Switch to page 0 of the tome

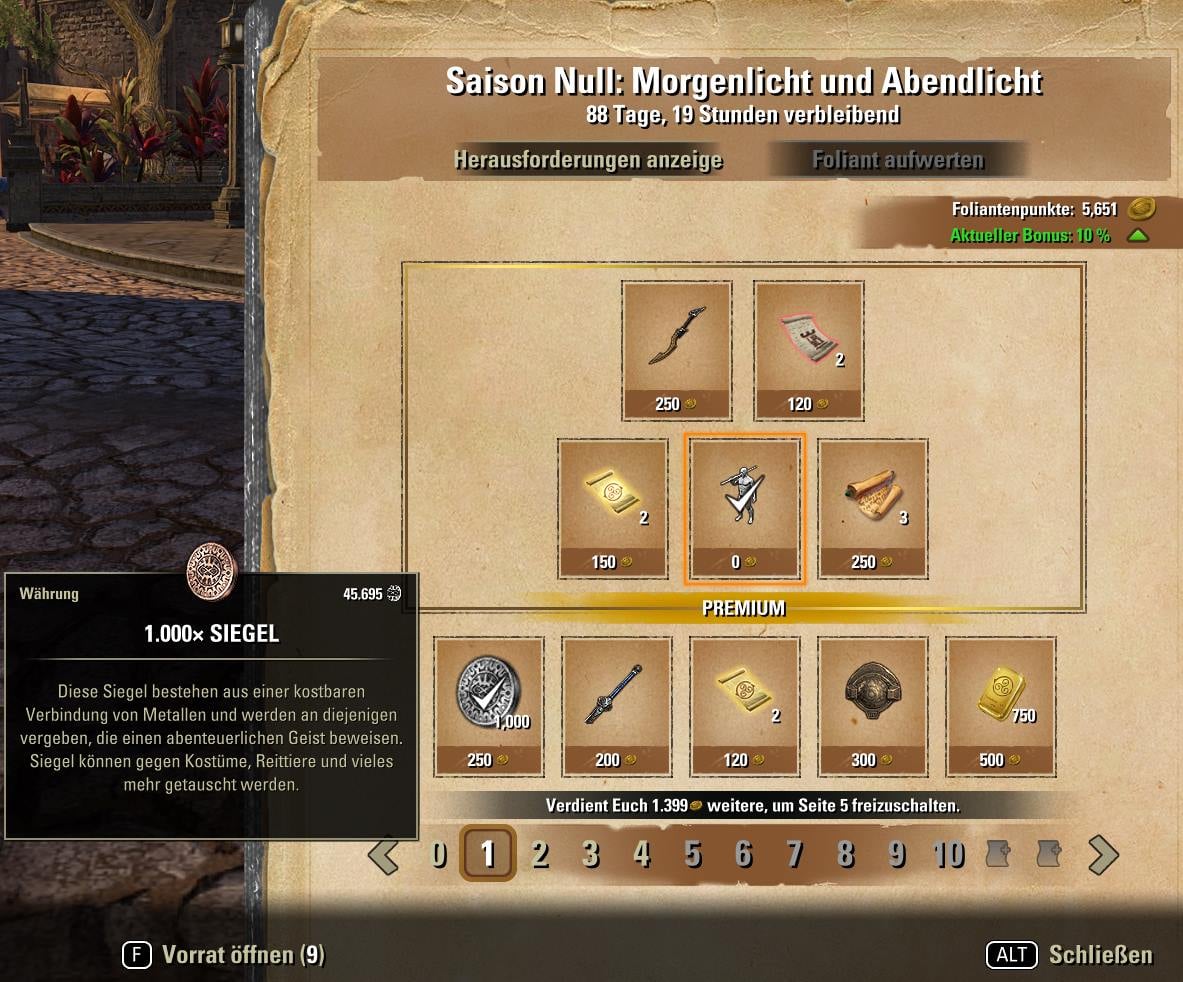point(438,855)
